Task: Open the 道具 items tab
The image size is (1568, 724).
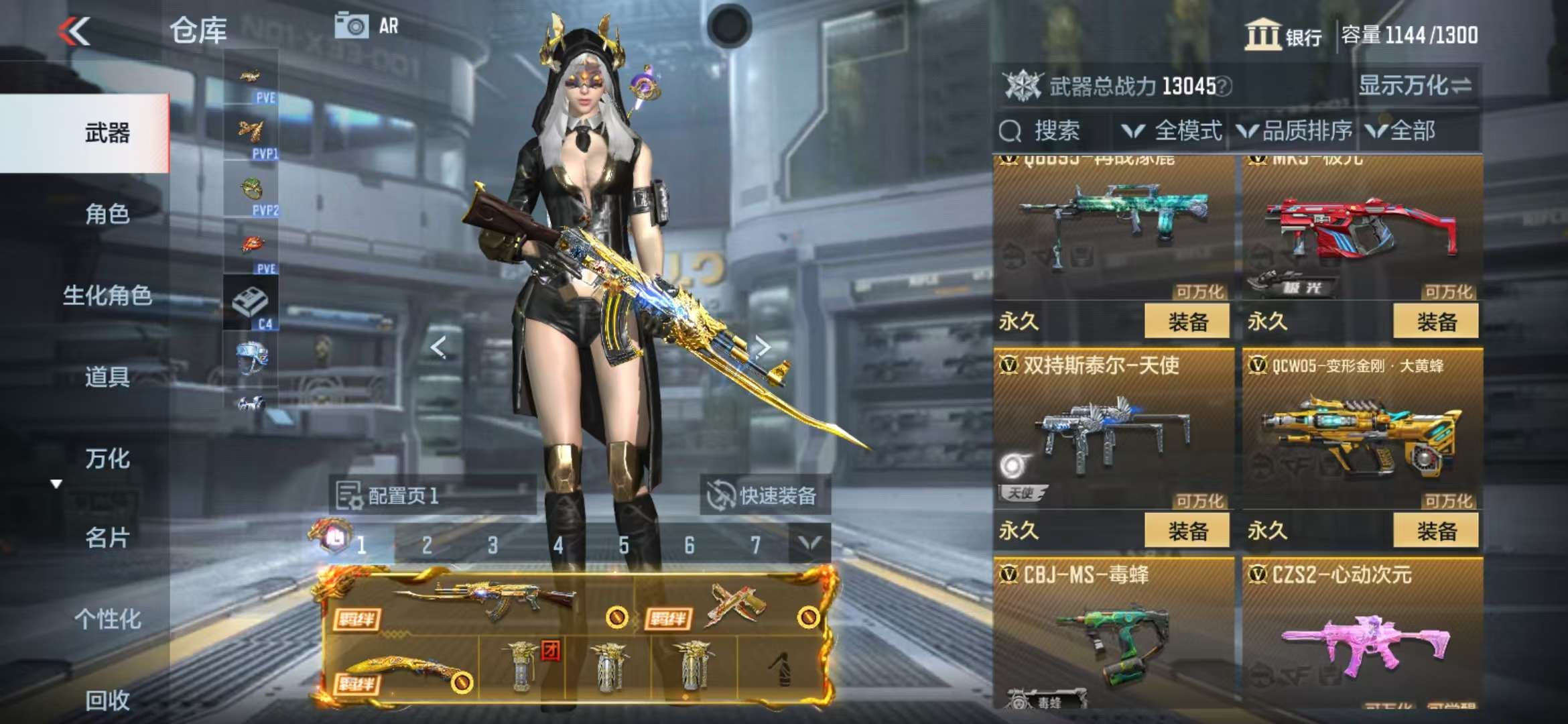Action: point(107,377)
